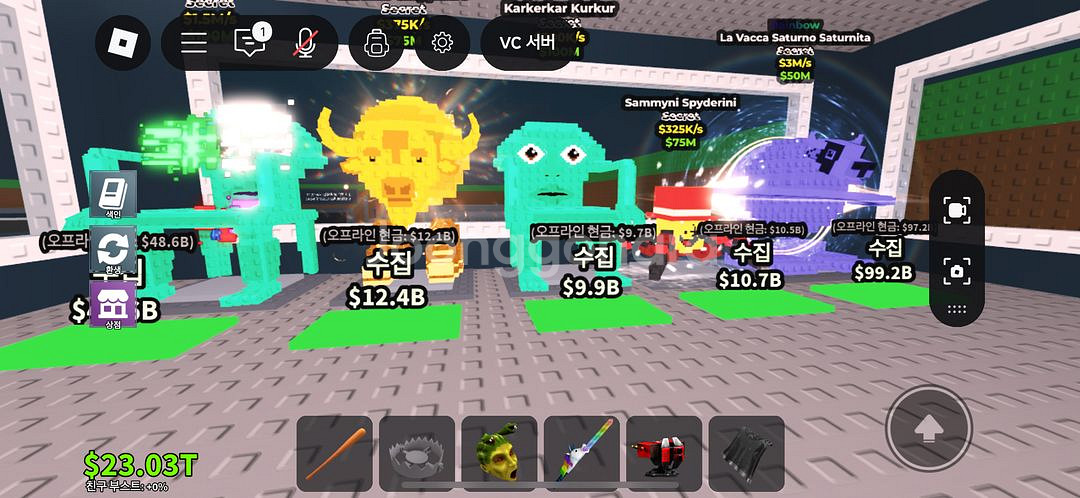The width and height of the screenshot is (1080, 498).
Task: Open the 상점 shop
Action: 113,303
